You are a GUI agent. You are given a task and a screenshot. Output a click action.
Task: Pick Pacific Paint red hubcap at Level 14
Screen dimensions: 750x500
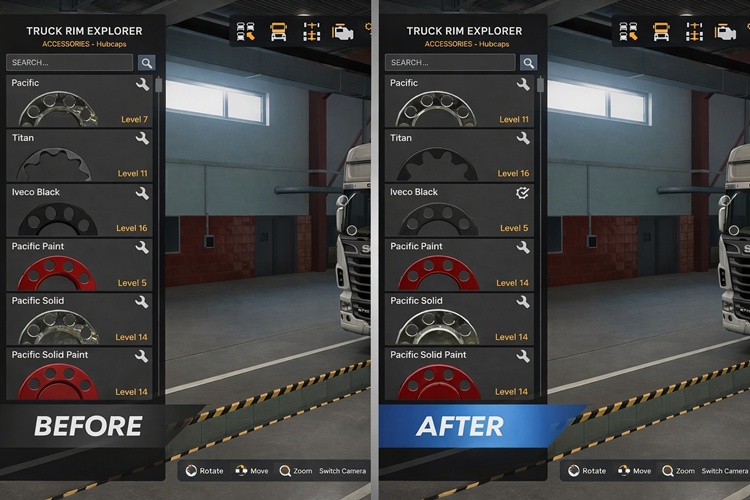pyautogui.click(x=459, y=264)
